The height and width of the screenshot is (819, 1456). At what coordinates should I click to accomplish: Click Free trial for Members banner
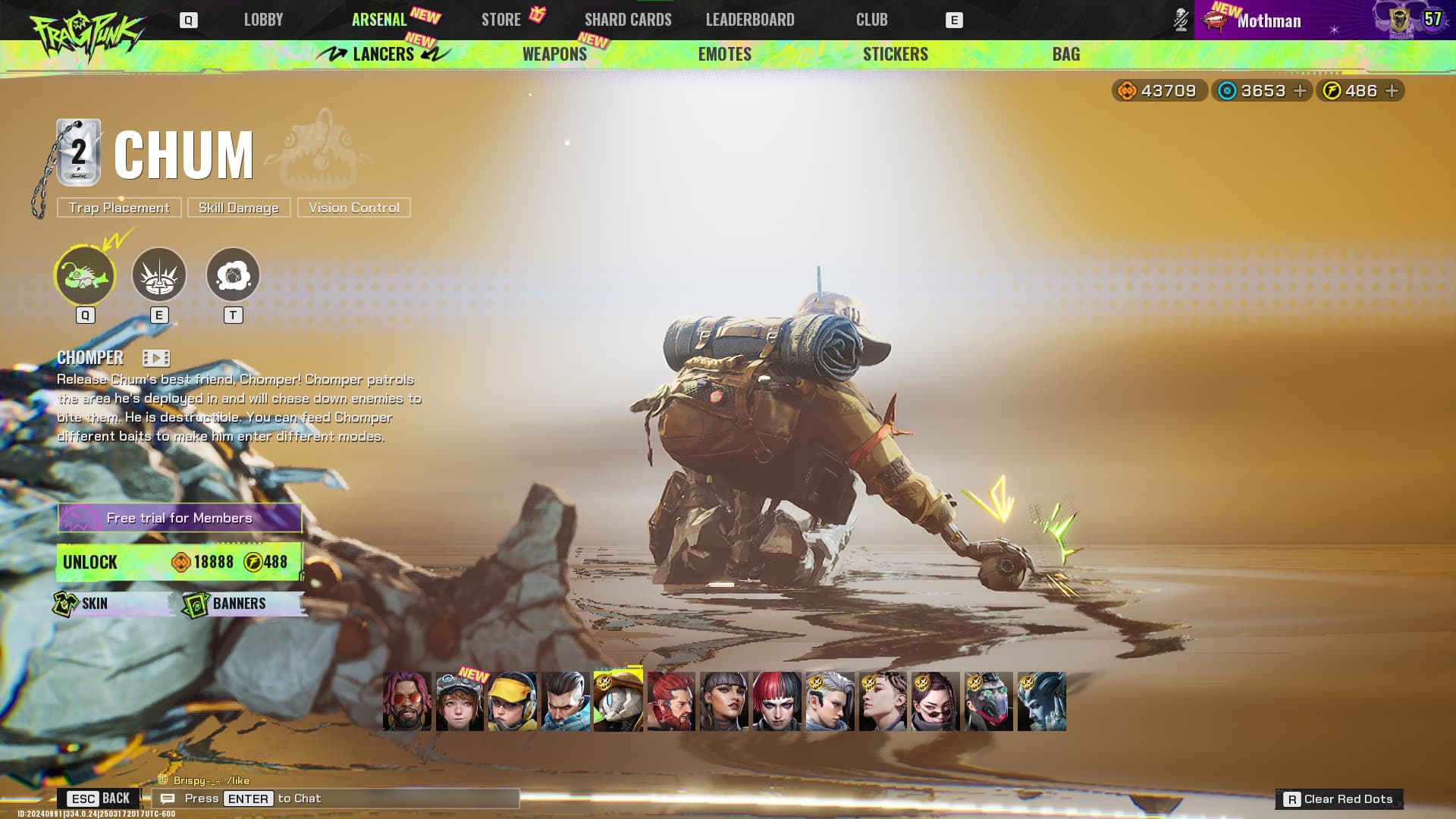point(180,518)
